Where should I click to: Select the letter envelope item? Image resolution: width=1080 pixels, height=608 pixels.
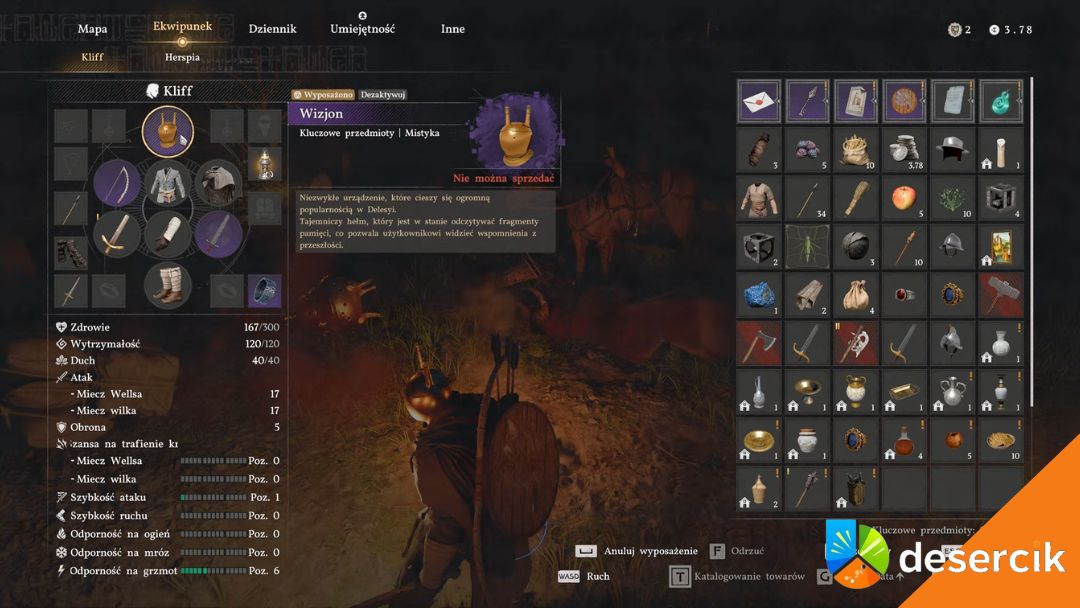point(759,100)
